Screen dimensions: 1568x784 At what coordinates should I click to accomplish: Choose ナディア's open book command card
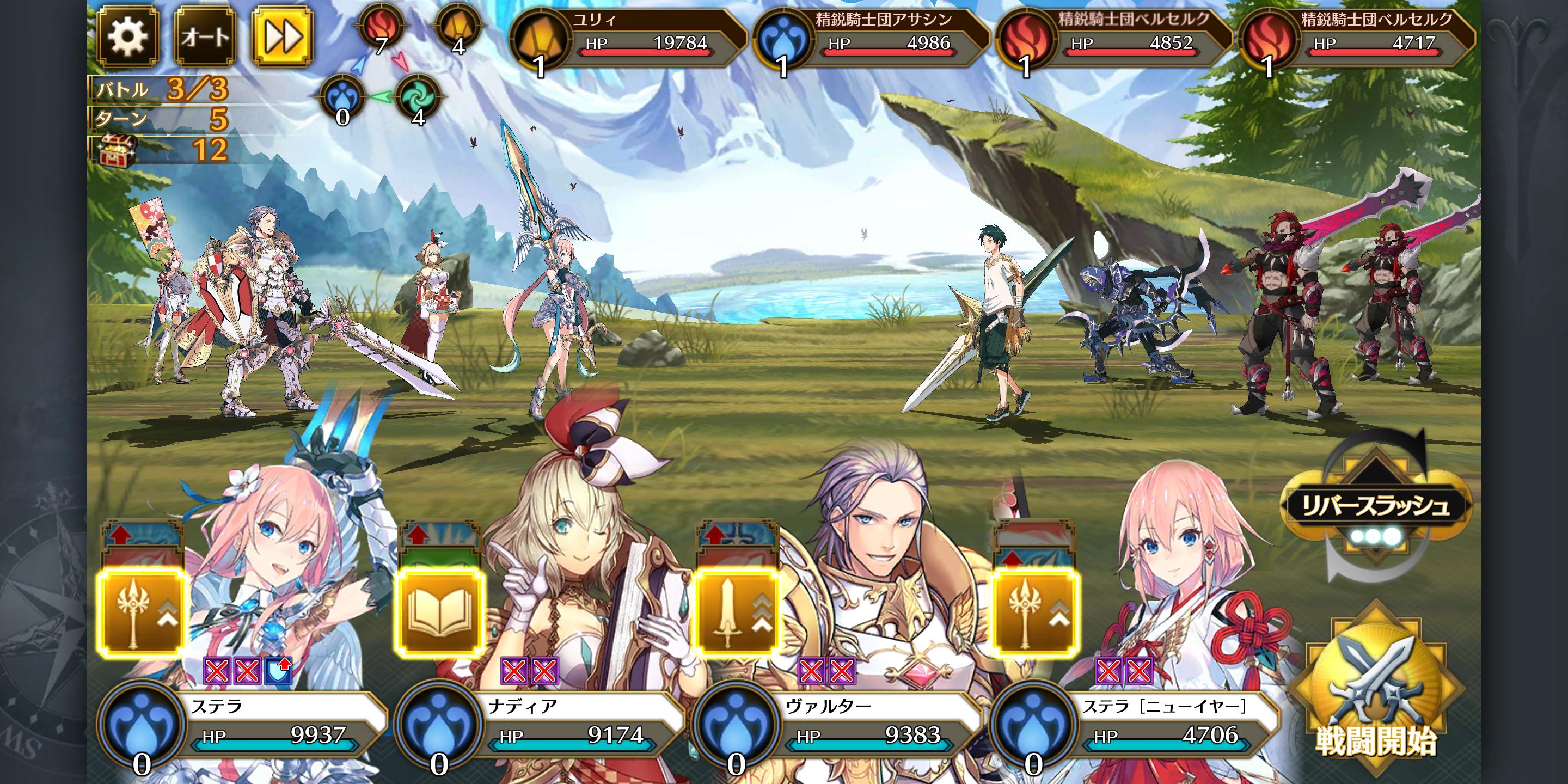[439, 612]
